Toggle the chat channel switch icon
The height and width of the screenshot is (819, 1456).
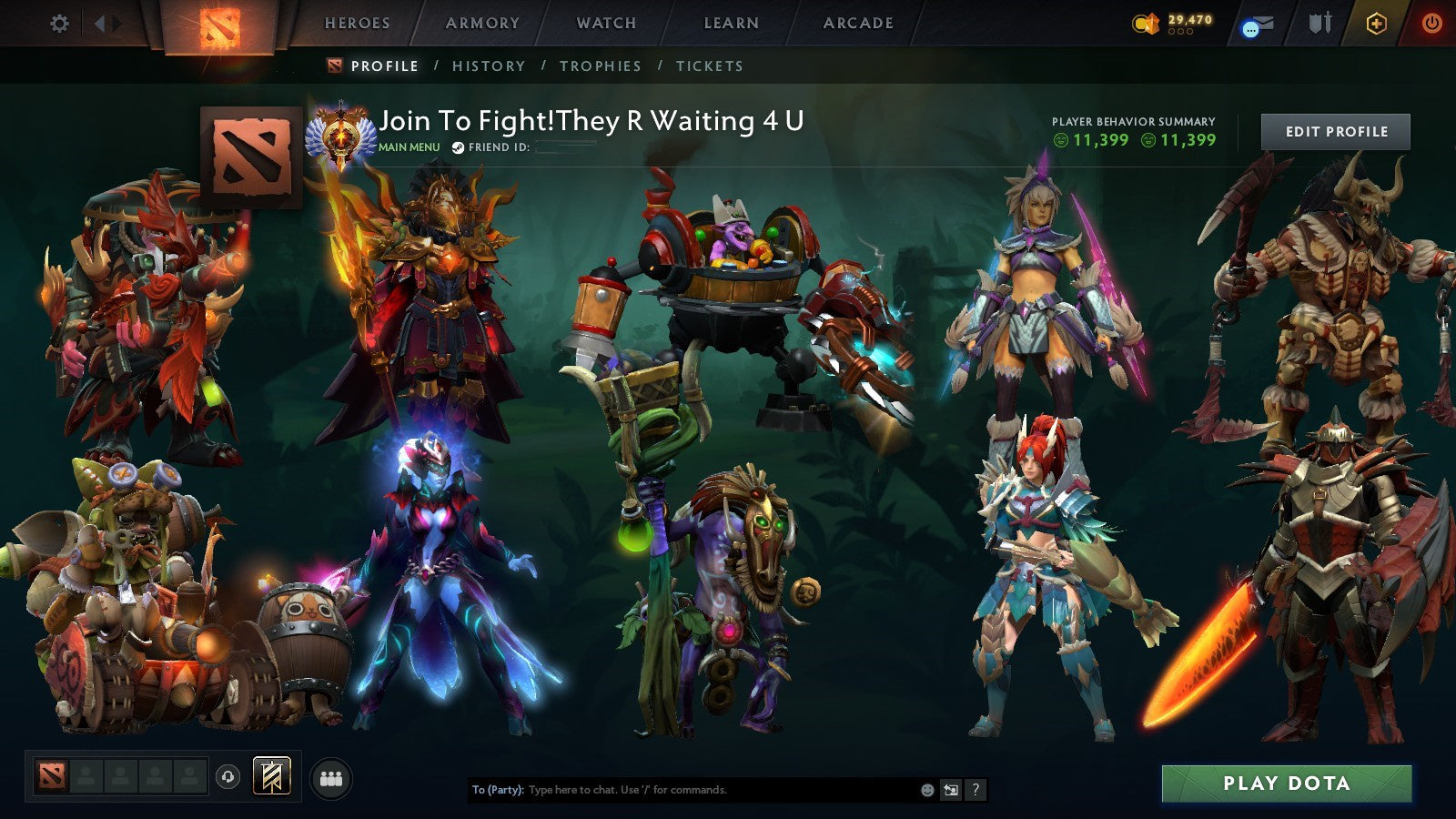(x=952, y=790)
